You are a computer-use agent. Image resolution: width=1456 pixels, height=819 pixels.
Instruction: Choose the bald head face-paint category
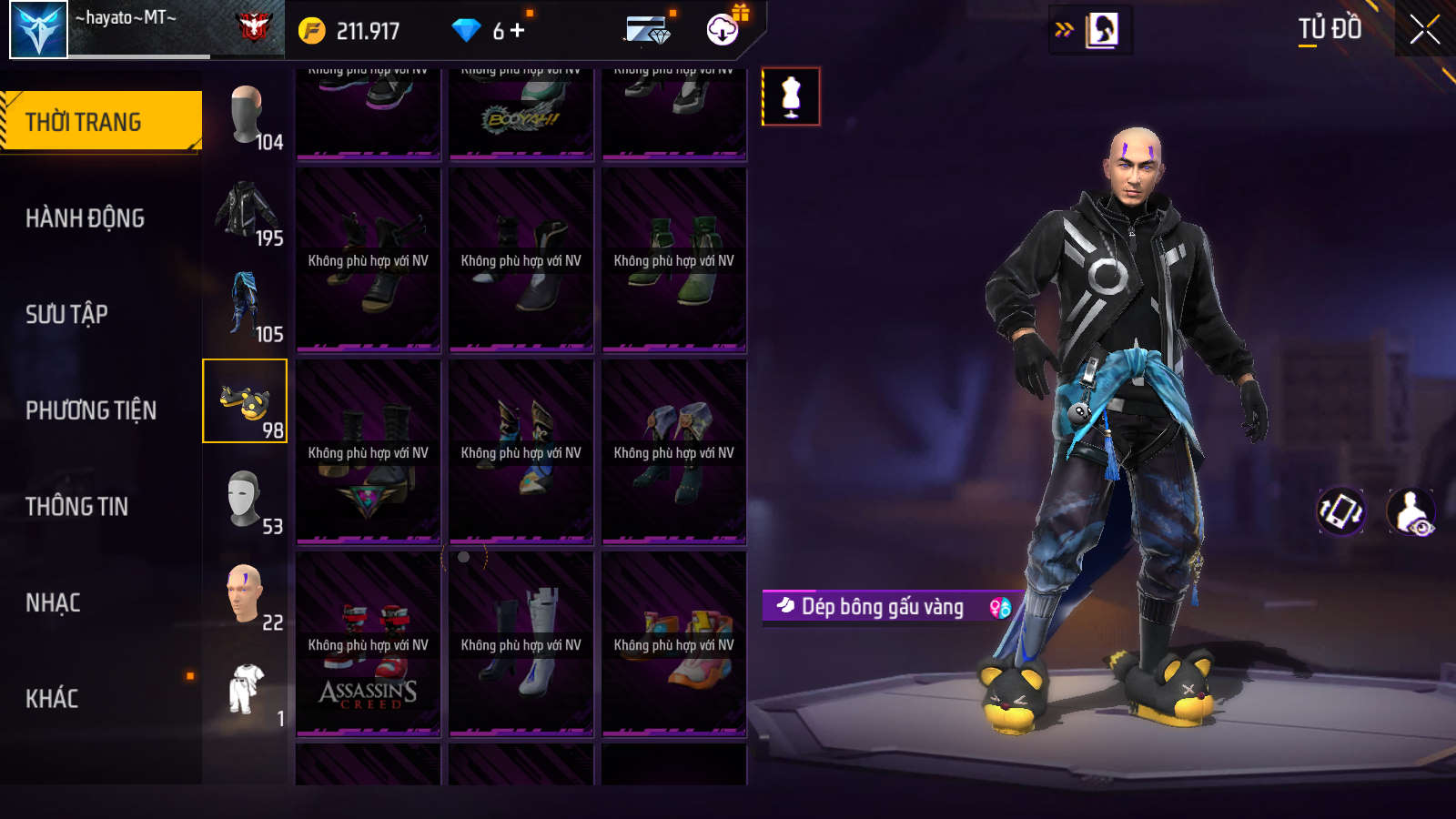[246, 595]
